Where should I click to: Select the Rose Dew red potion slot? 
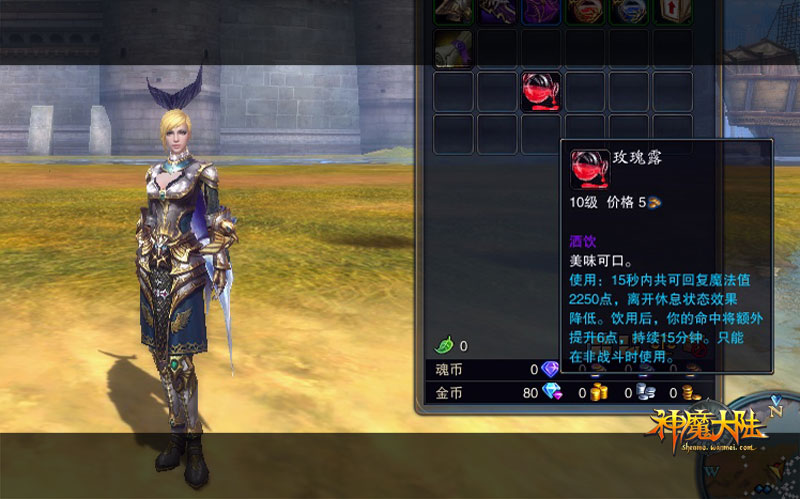point(541,91)
